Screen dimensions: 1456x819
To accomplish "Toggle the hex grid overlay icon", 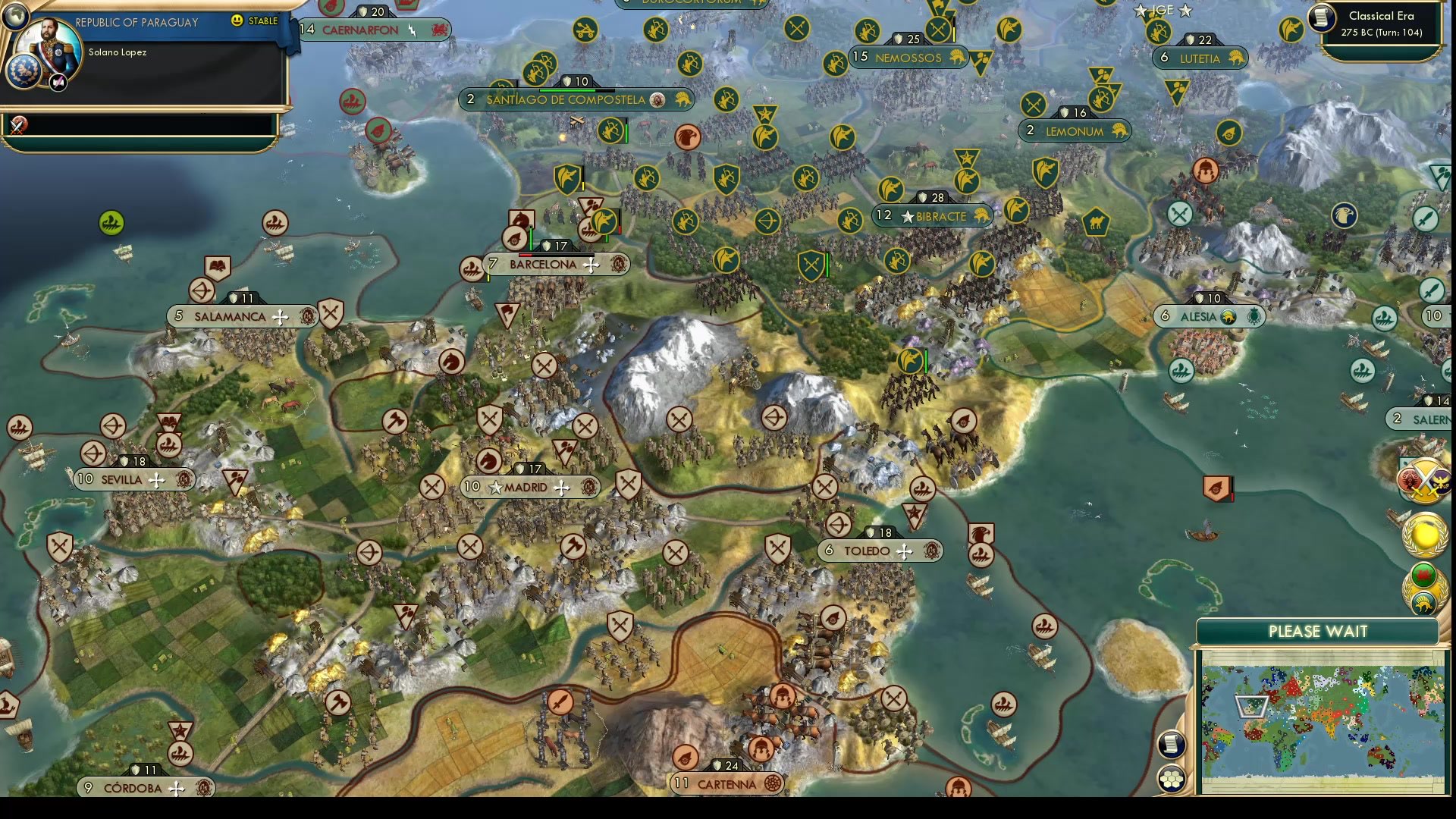I will click(1172, 777).
